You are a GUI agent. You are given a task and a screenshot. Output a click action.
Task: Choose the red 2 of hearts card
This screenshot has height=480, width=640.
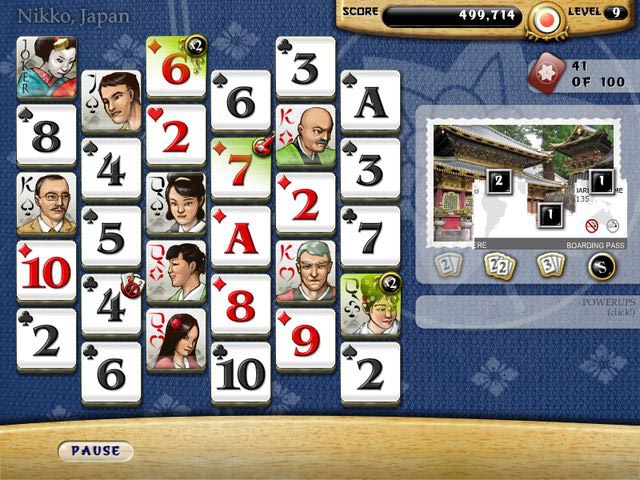[x=176, y=135]
